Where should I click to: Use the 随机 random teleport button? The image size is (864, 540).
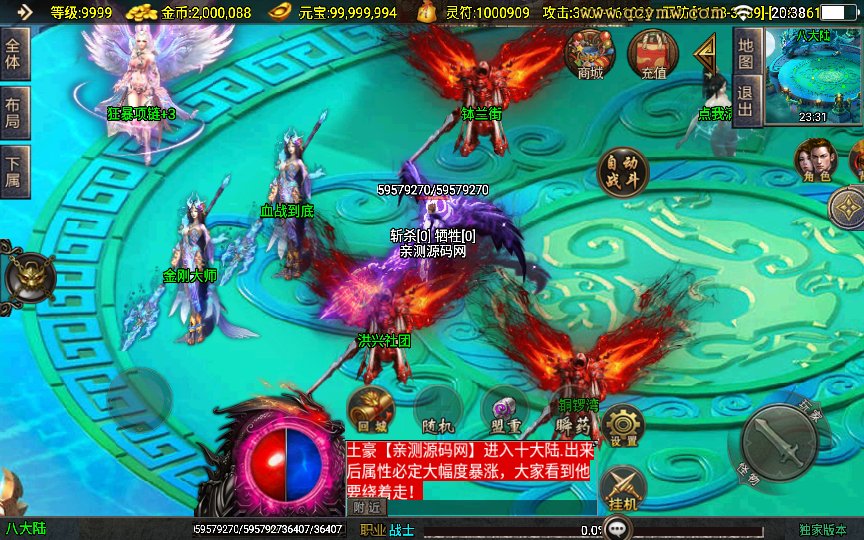(x=438, y=410)
